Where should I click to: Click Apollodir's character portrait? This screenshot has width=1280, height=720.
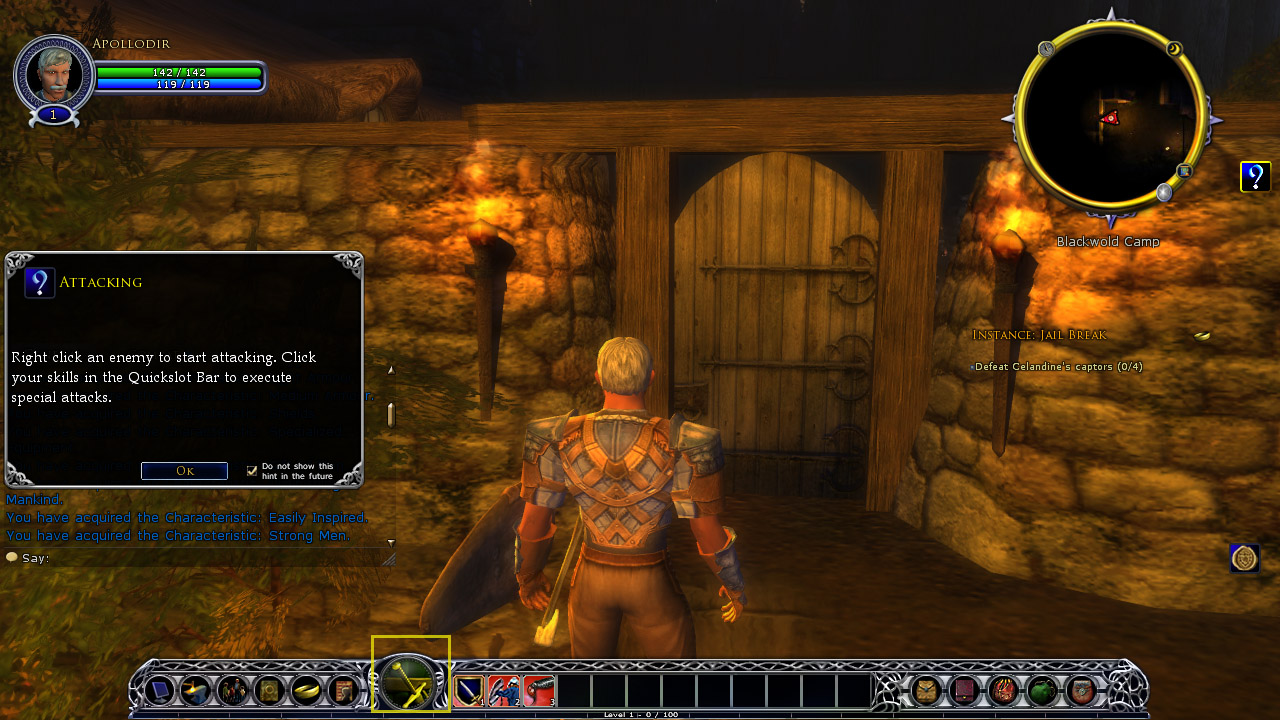tap(54, 74)
